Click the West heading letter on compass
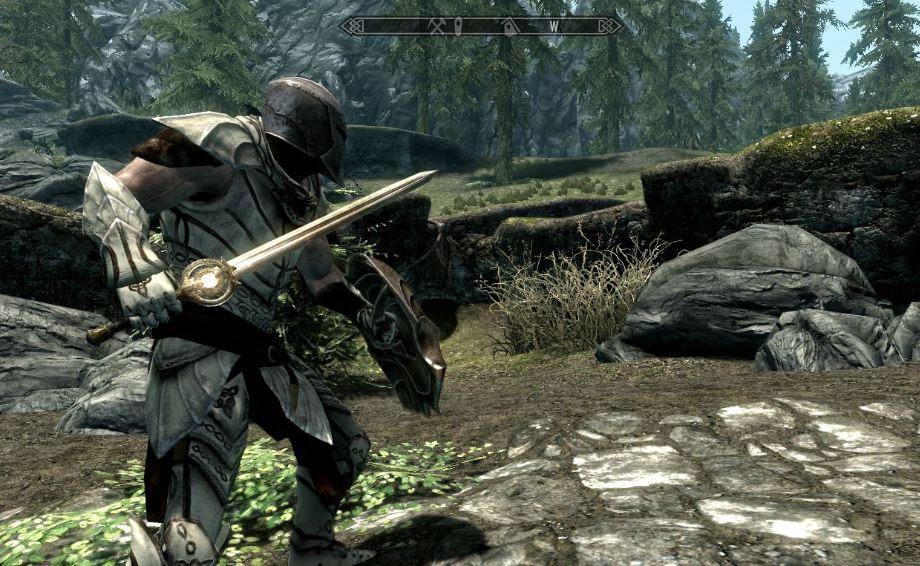Screen dimensions: 920x566 click(555, 25)
